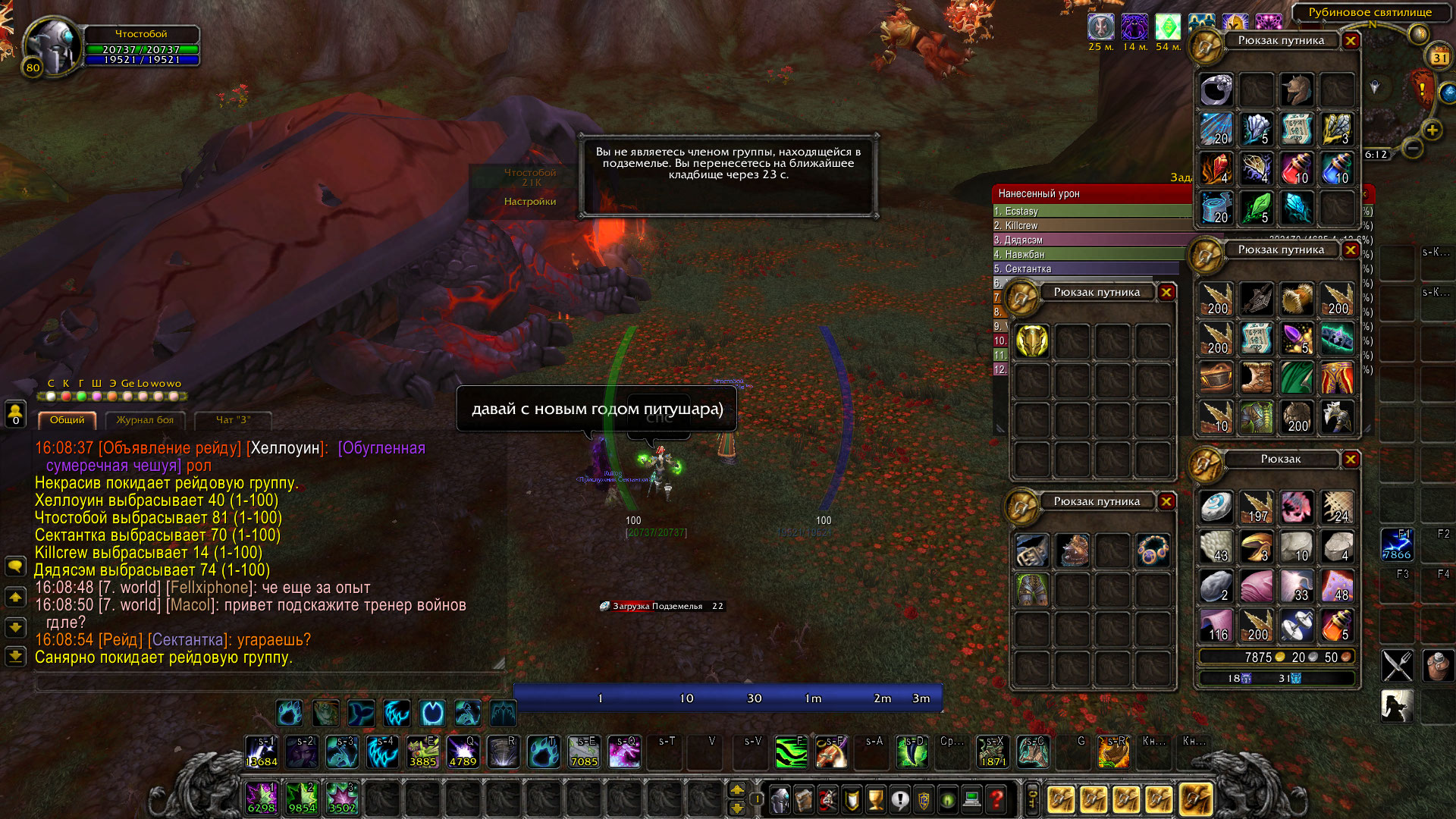Close the top Рюкзак путника bag window

click(x=1351, y=41)
